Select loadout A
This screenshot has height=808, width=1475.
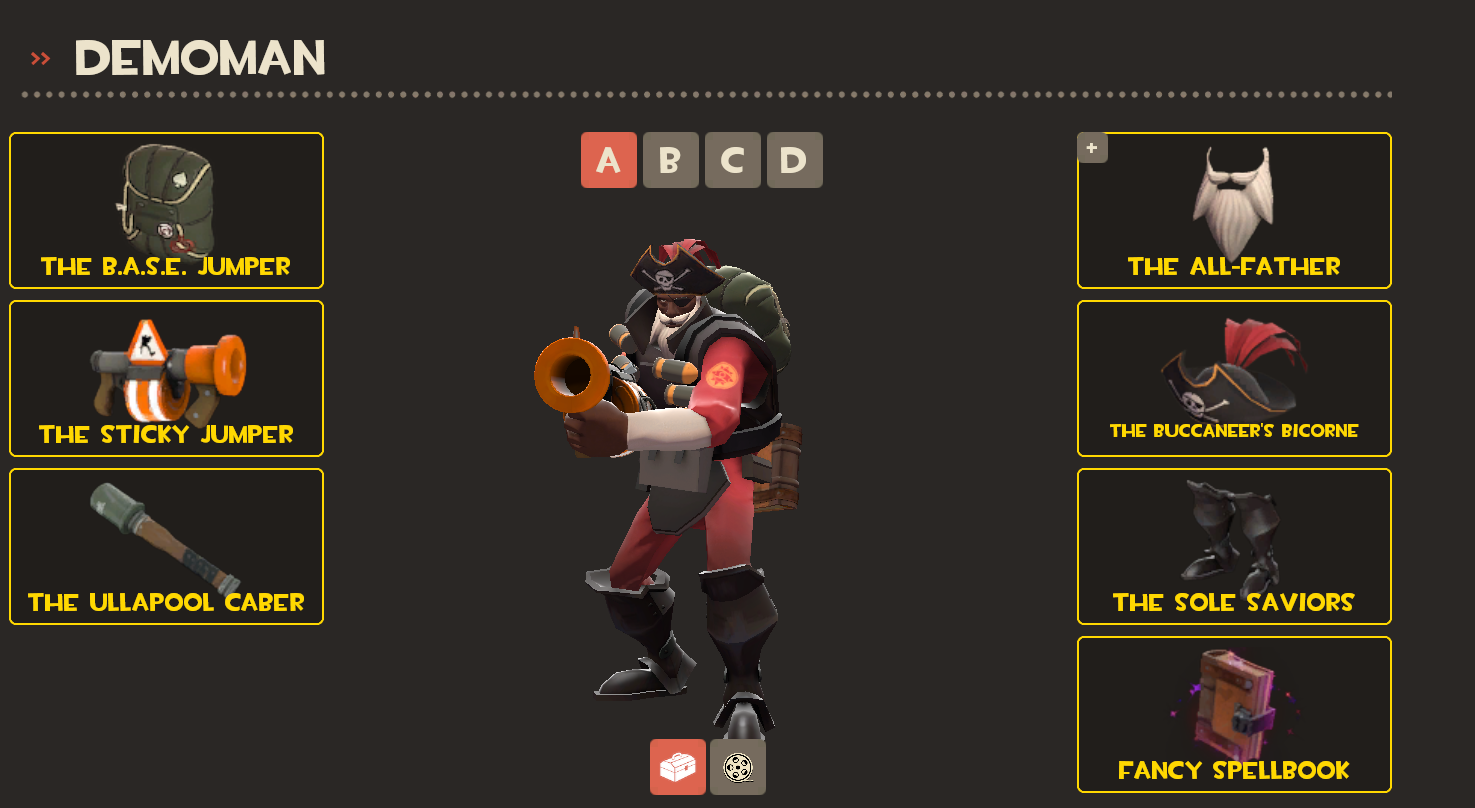click(x=608, y=160)
